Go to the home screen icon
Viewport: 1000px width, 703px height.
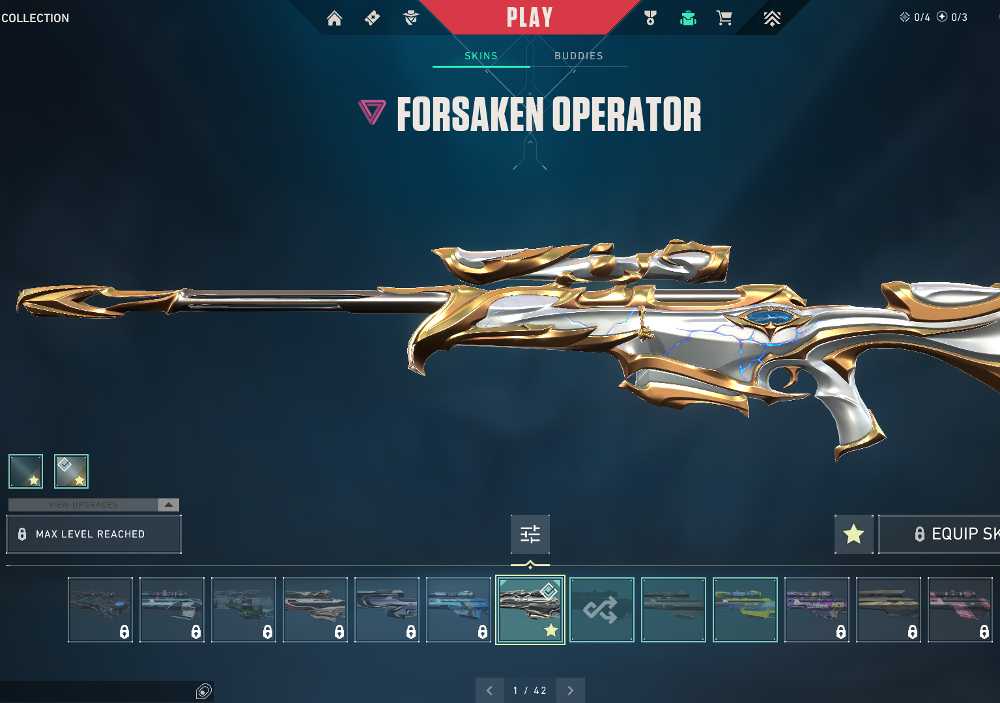(335, 18)
